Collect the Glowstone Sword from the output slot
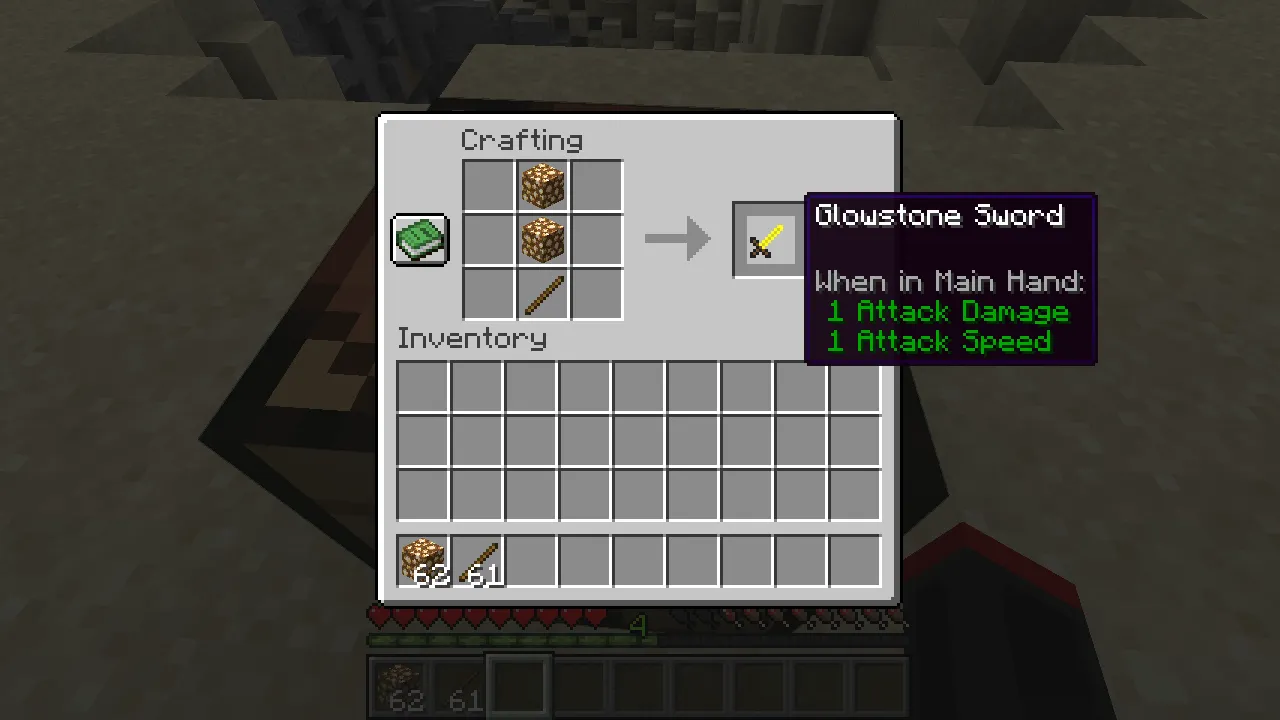Viewport: 1280px width, 720px height. click(x=767, y=239)
